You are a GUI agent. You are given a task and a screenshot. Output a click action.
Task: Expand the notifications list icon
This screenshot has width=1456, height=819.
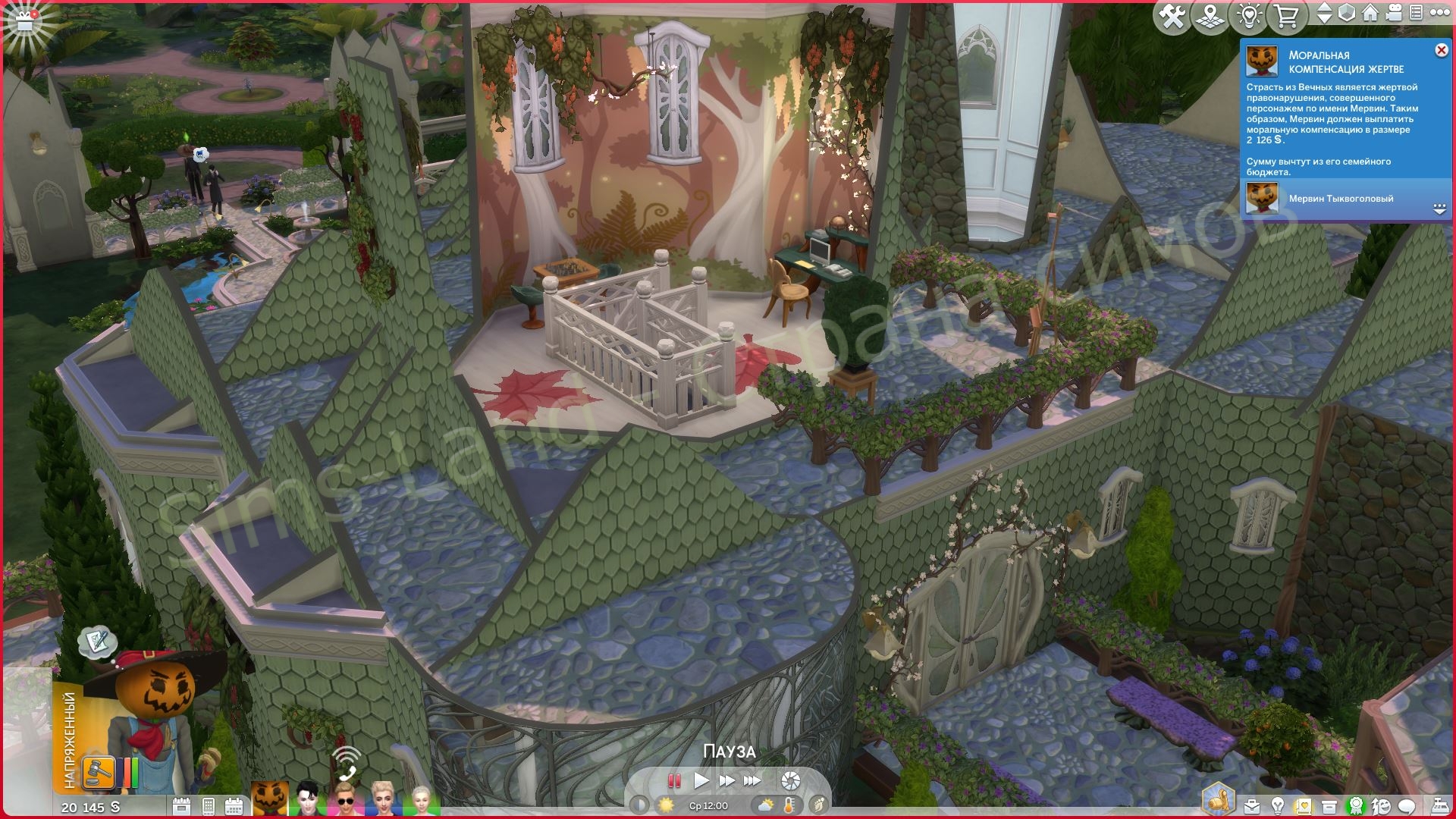(x=1416, y=14)
